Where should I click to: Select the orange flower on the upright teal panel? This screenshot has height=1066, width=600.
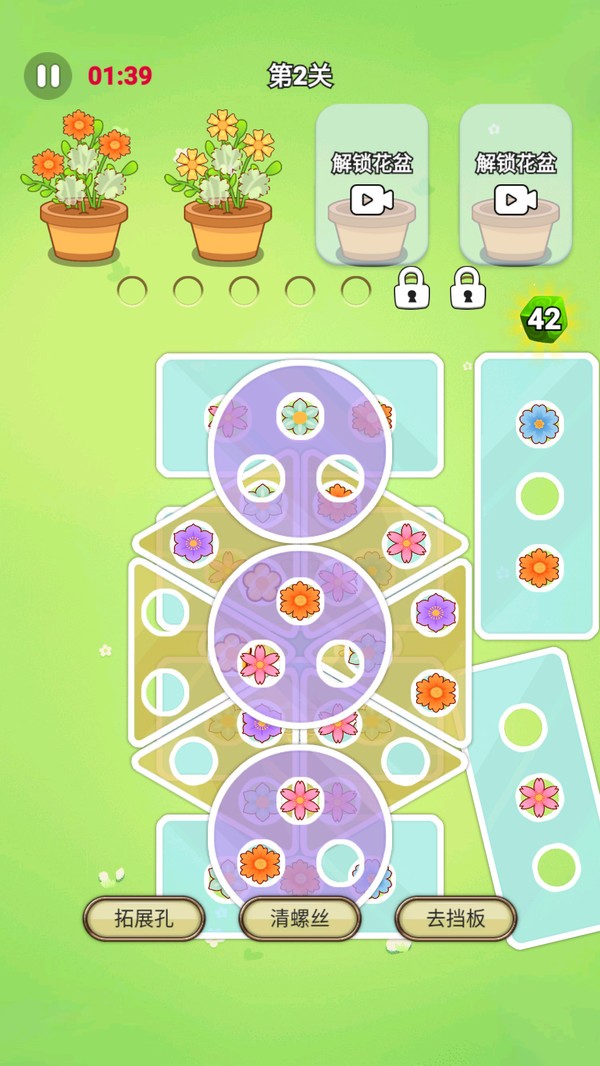(539, 568)
